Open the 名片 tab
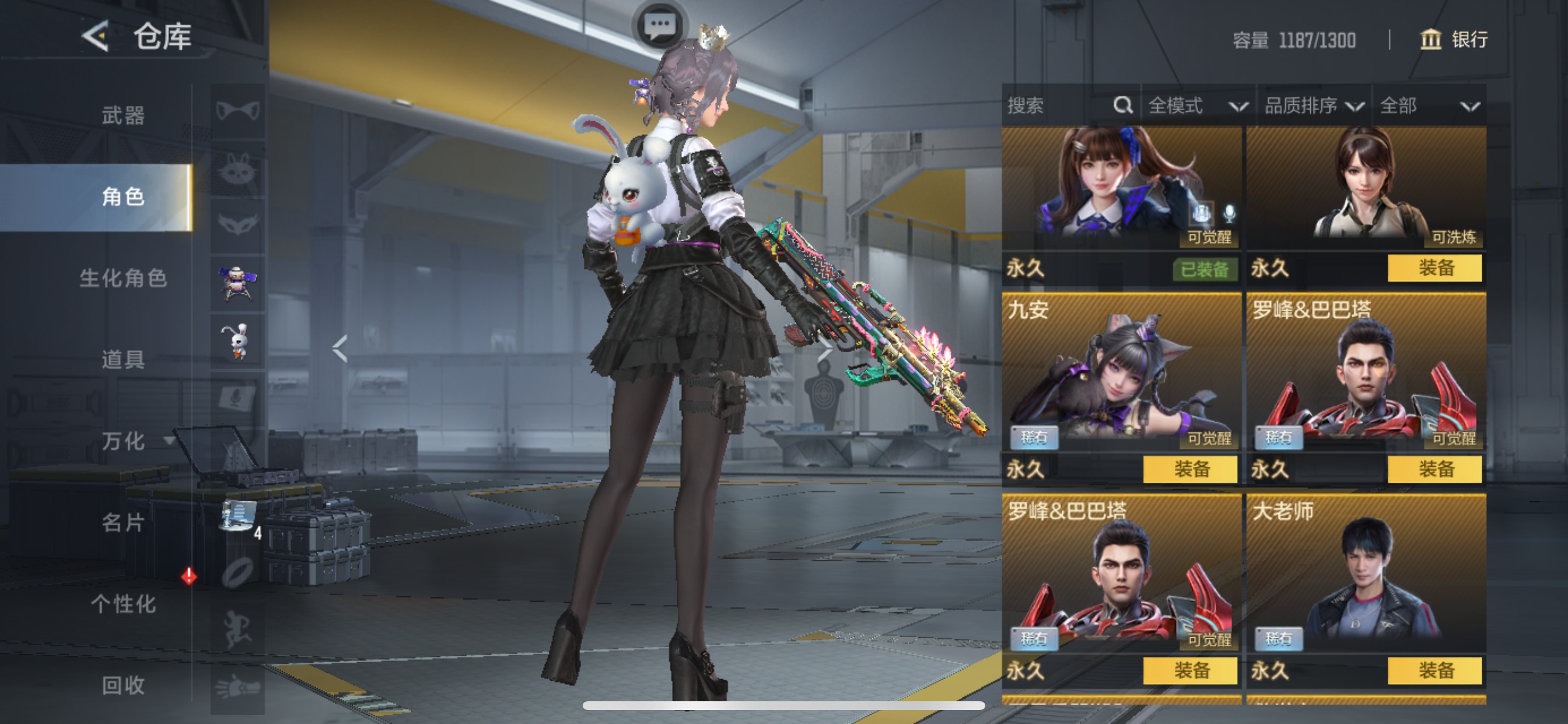This screenshot has height=724, width=1568. coord(123,523)
